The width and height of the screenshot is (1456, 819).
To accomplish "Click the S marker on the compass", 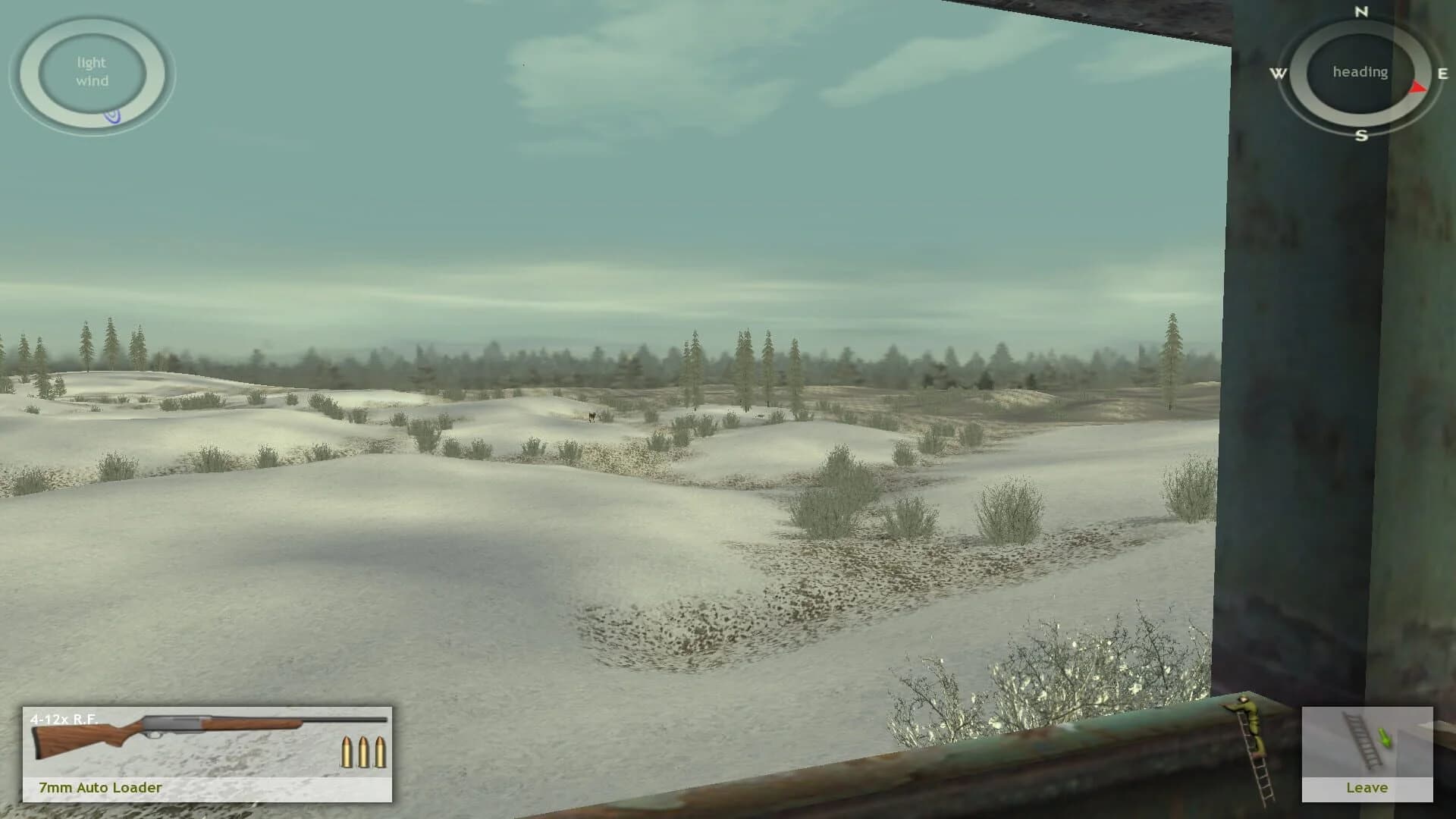I will pyautogui.click(x=1361, y=136).
